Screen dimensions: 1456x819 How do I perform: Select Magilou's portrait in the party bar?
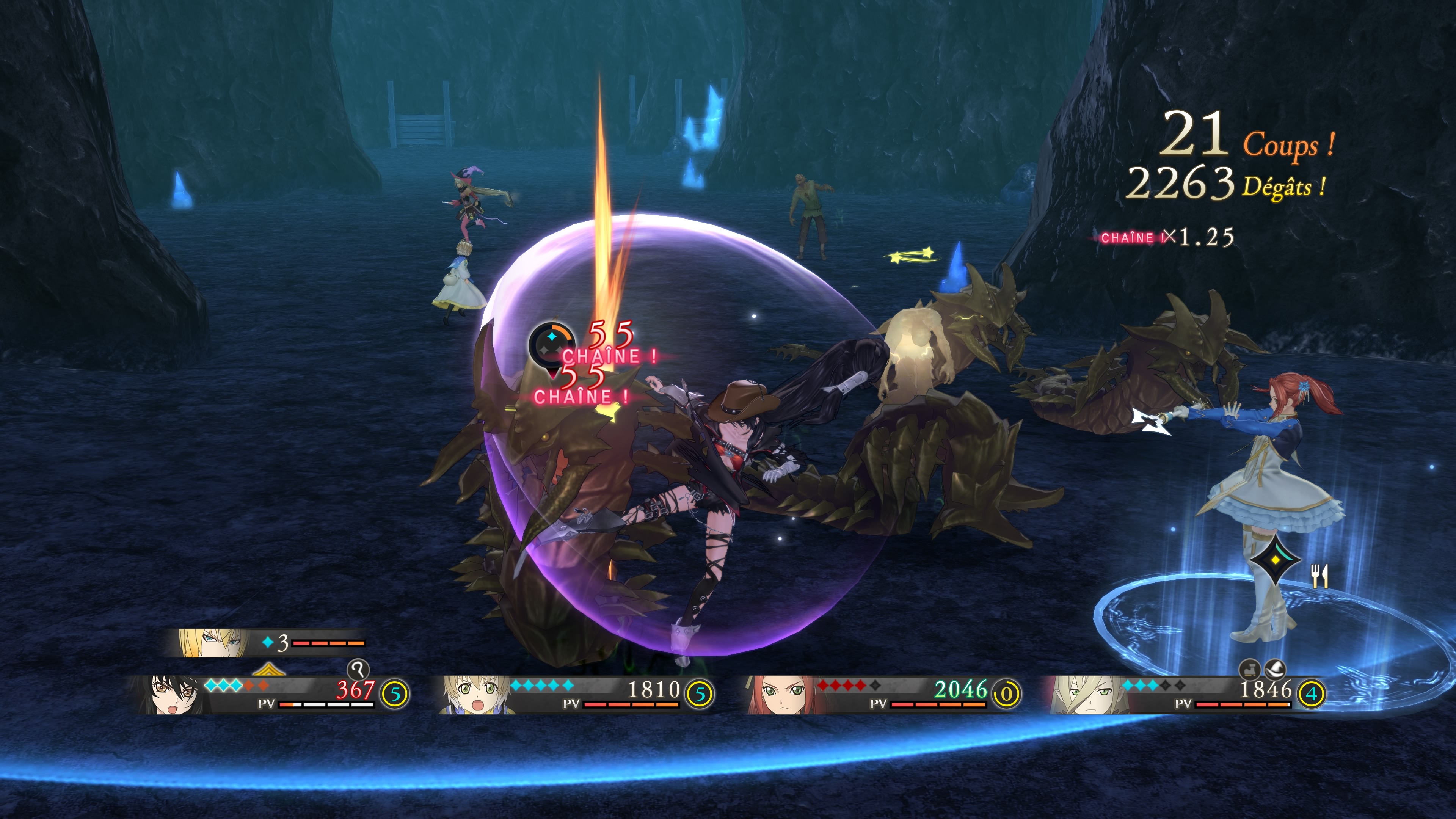click(1084, 695)
